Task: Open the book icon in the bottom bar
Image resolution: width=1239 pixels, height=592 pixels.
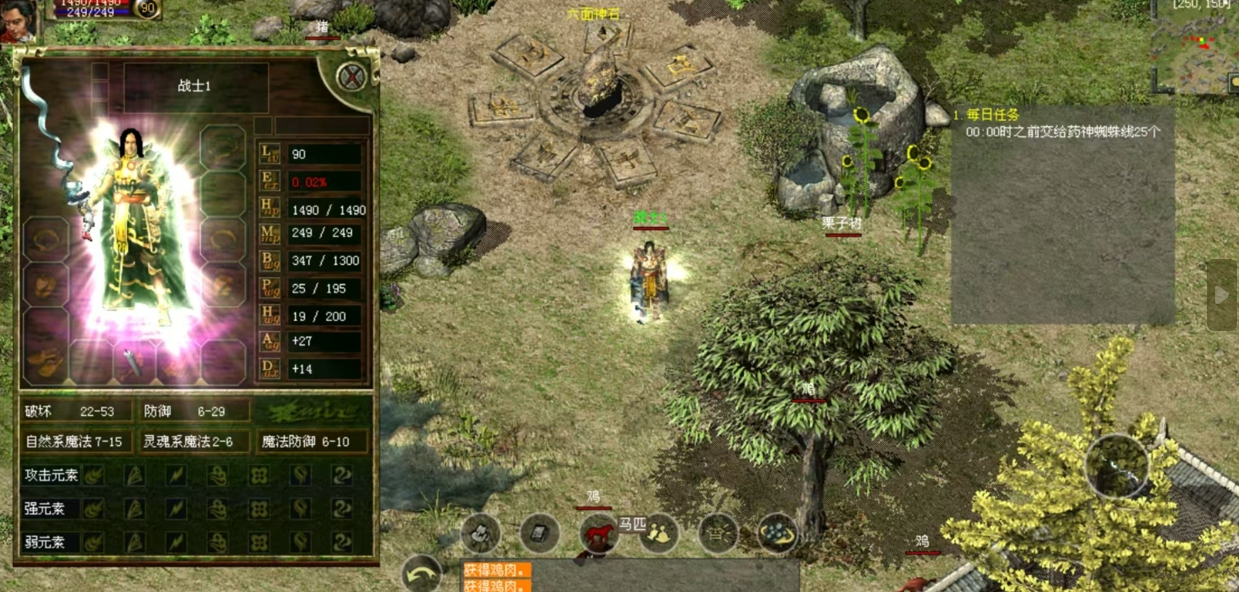Action: (539, 534)
